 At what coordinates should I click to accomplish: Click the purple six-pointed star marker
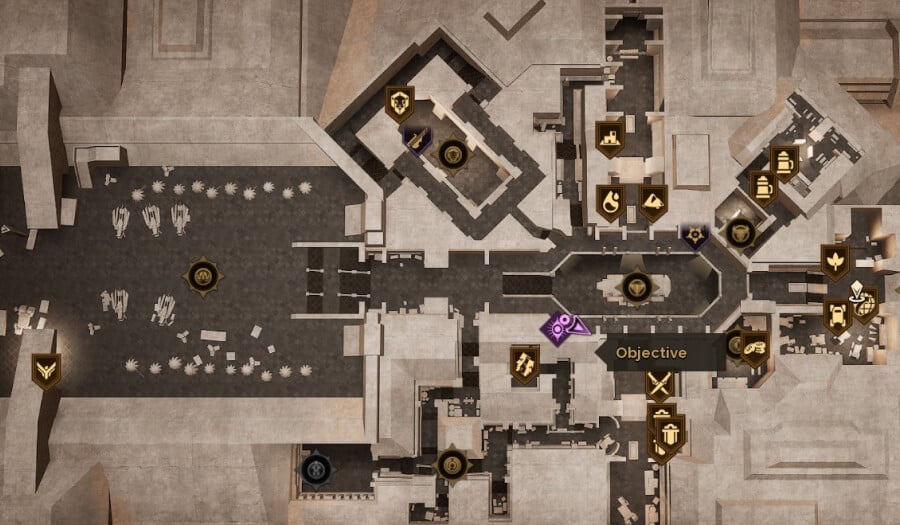(694, 236)
